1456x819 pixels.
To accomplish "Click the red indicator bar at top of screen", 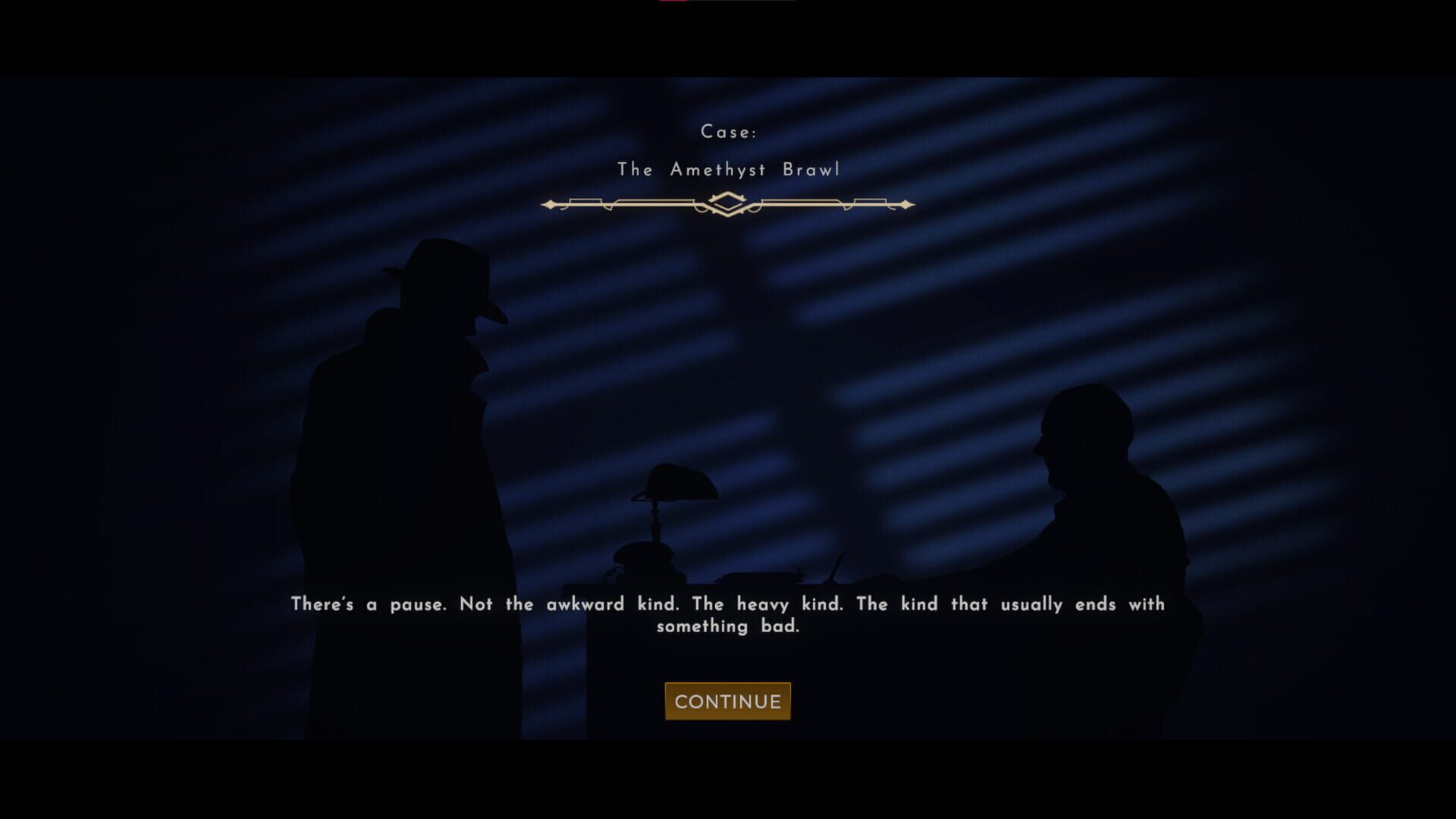I will [673, 3].
